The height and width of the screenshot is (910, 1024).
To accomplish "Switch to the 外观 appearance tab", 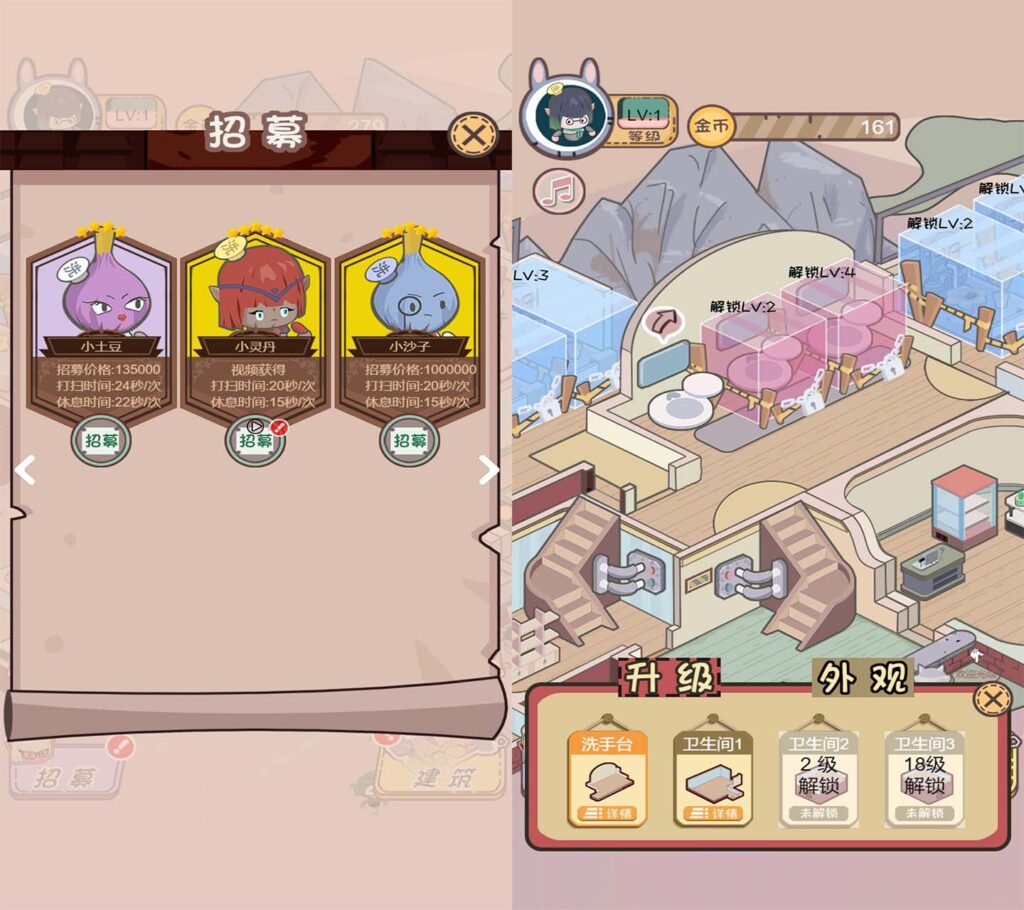I will [x=862, y=678].
